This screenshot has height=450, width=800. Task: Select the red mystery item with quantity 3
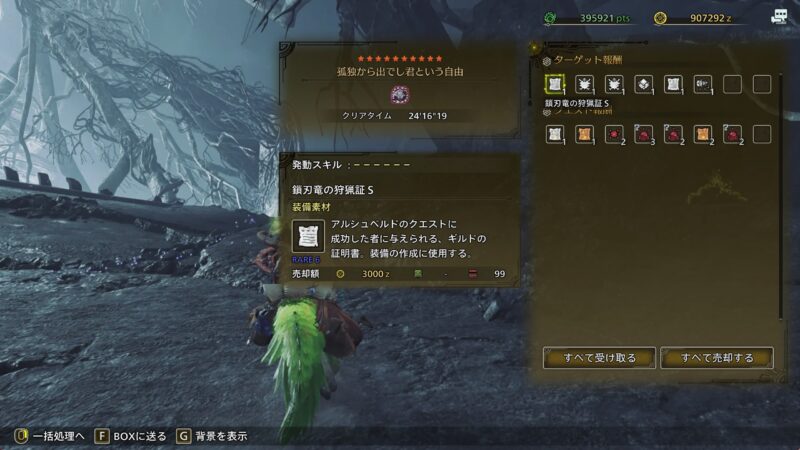pyautogui.click(x=643, y=134)
